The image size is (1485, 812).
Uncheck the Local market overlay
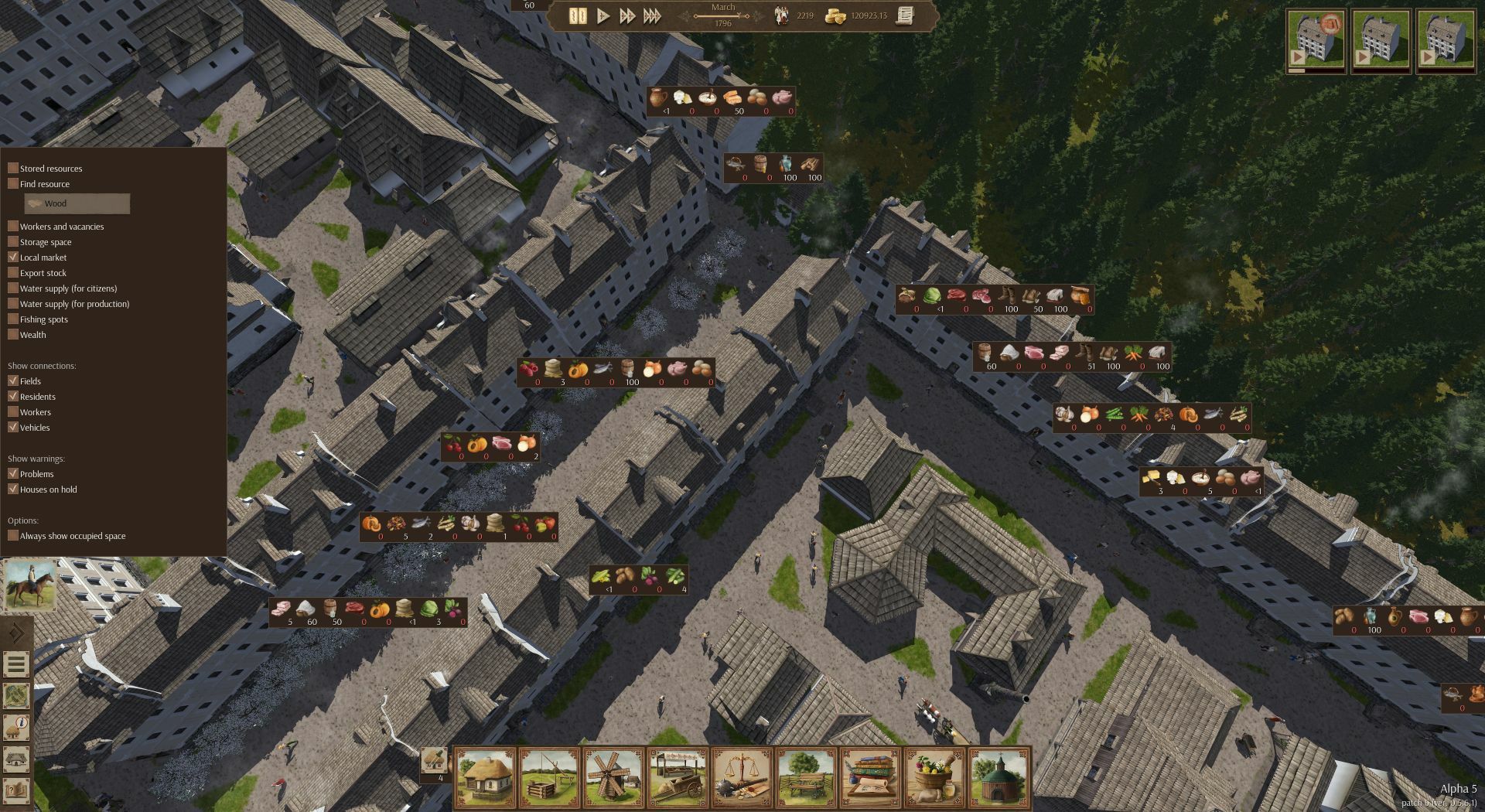pos(12,258)
